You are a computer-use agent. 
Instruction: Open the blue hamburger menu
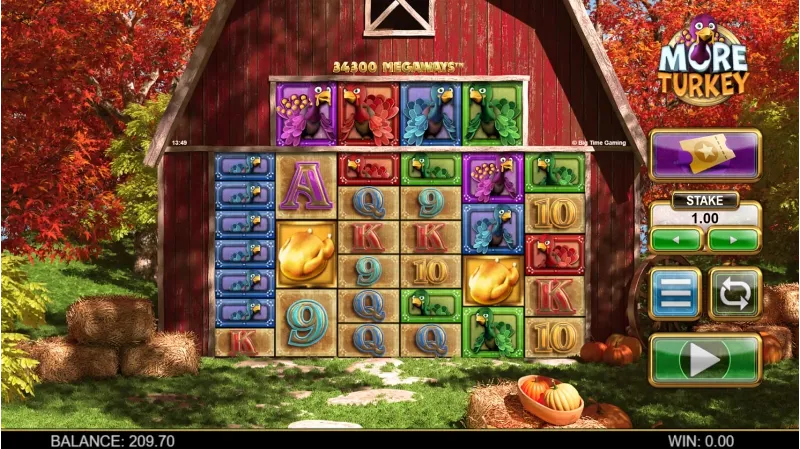click(x=675, y=294)
